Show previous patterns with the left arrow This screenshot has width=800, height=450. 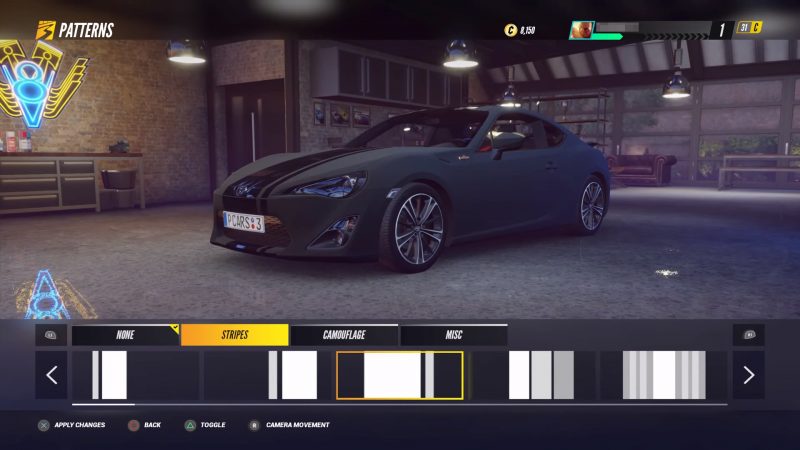[x=52, y=375]
